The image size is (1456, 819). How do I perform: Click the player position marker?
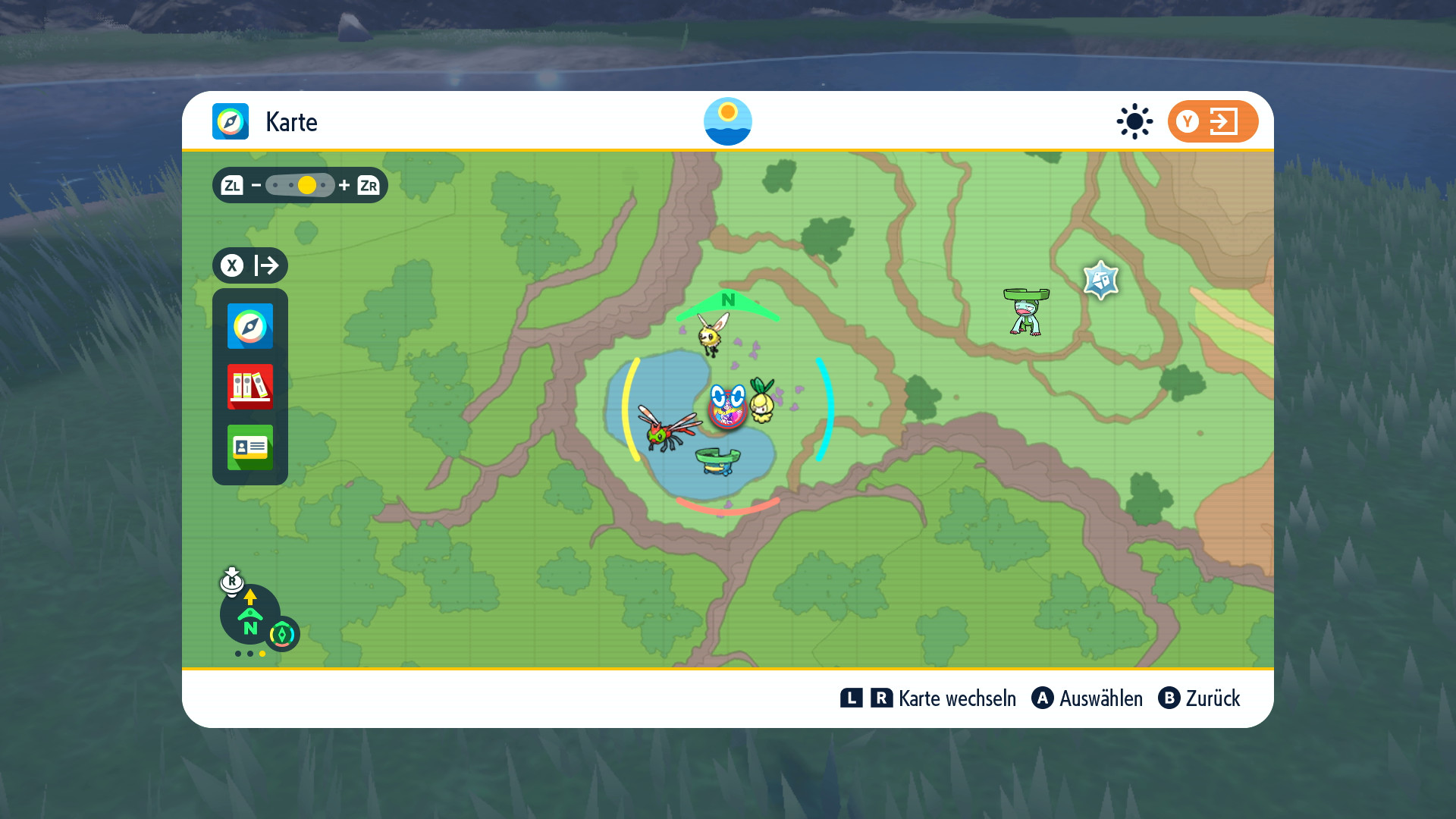tap(727, 408)
